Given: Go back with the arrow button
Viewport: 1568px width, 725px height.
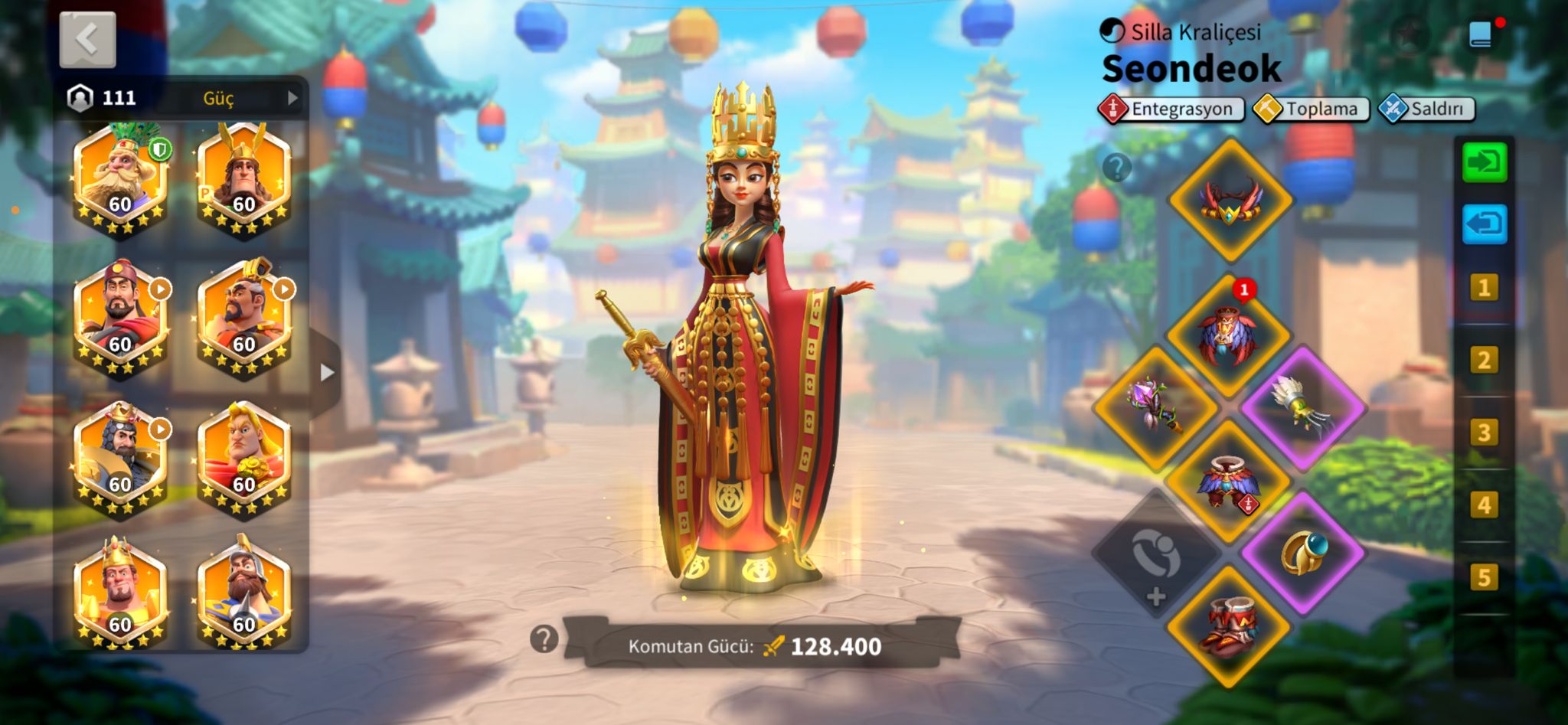Looking at the screenshot, I should 88,40.
